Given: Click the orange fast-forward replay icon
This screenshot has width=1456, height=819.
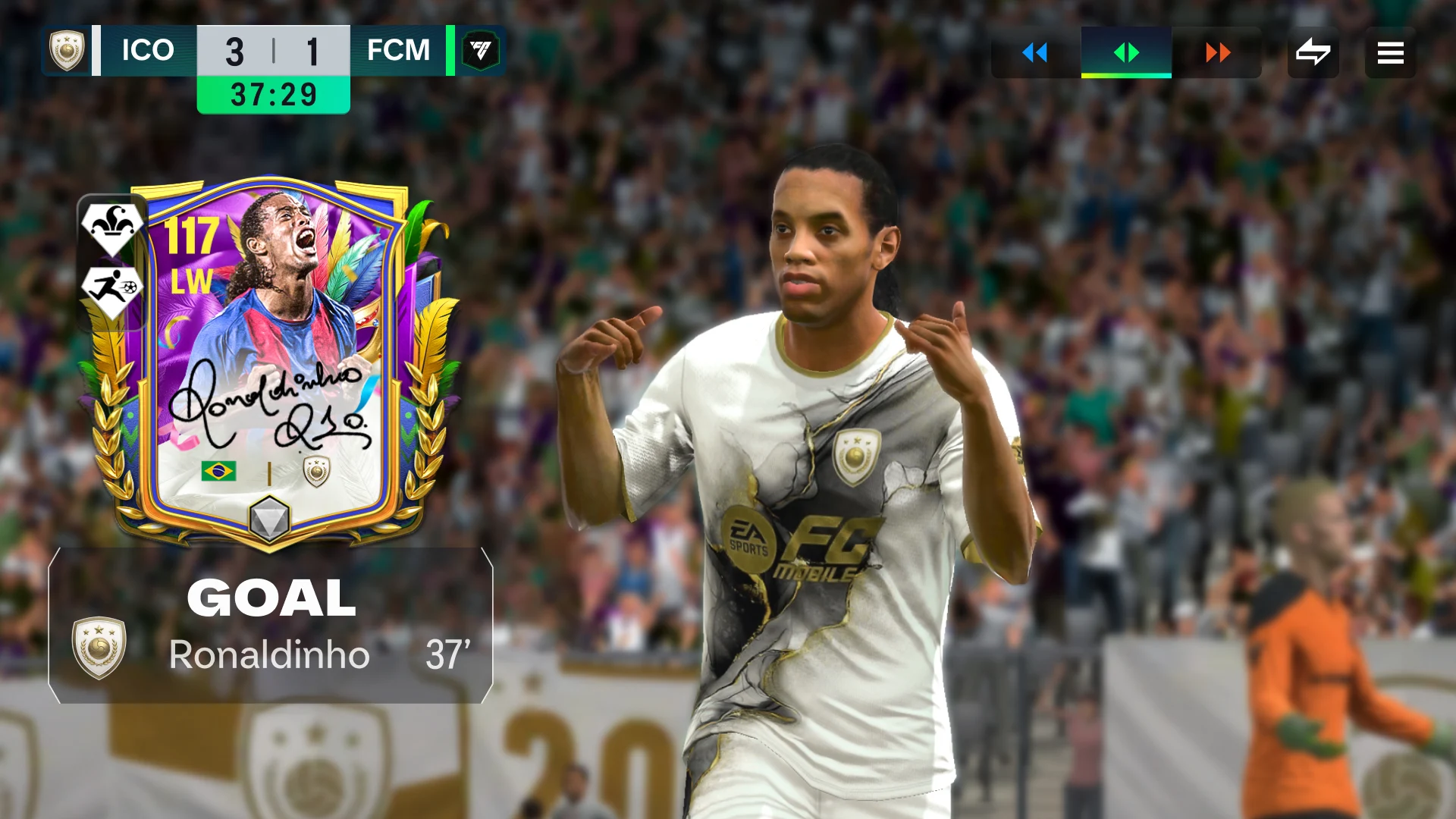Looking at the screenshot, I should coord(1219,52).
